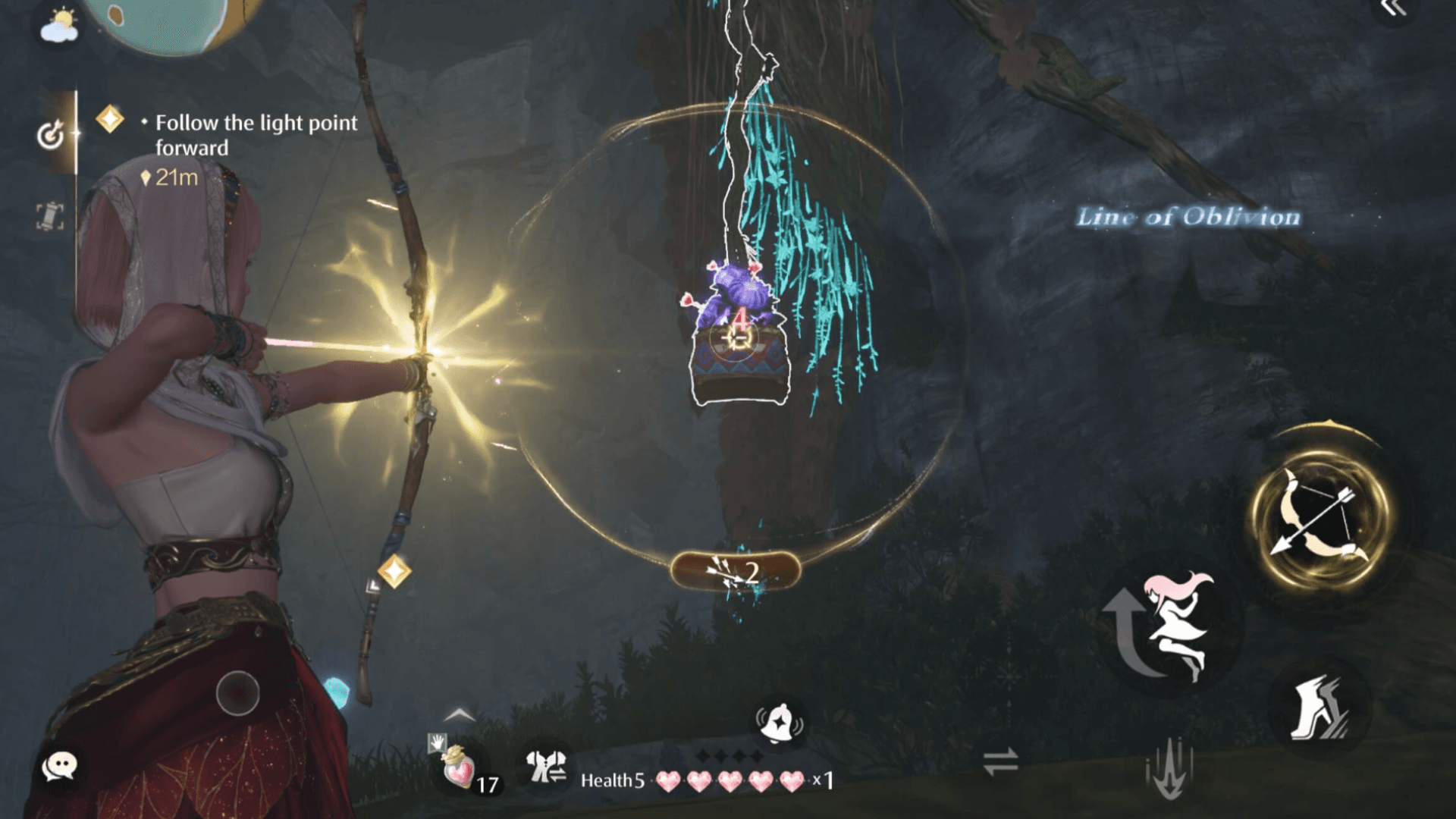Click the scan frame icon

point(50,216)
